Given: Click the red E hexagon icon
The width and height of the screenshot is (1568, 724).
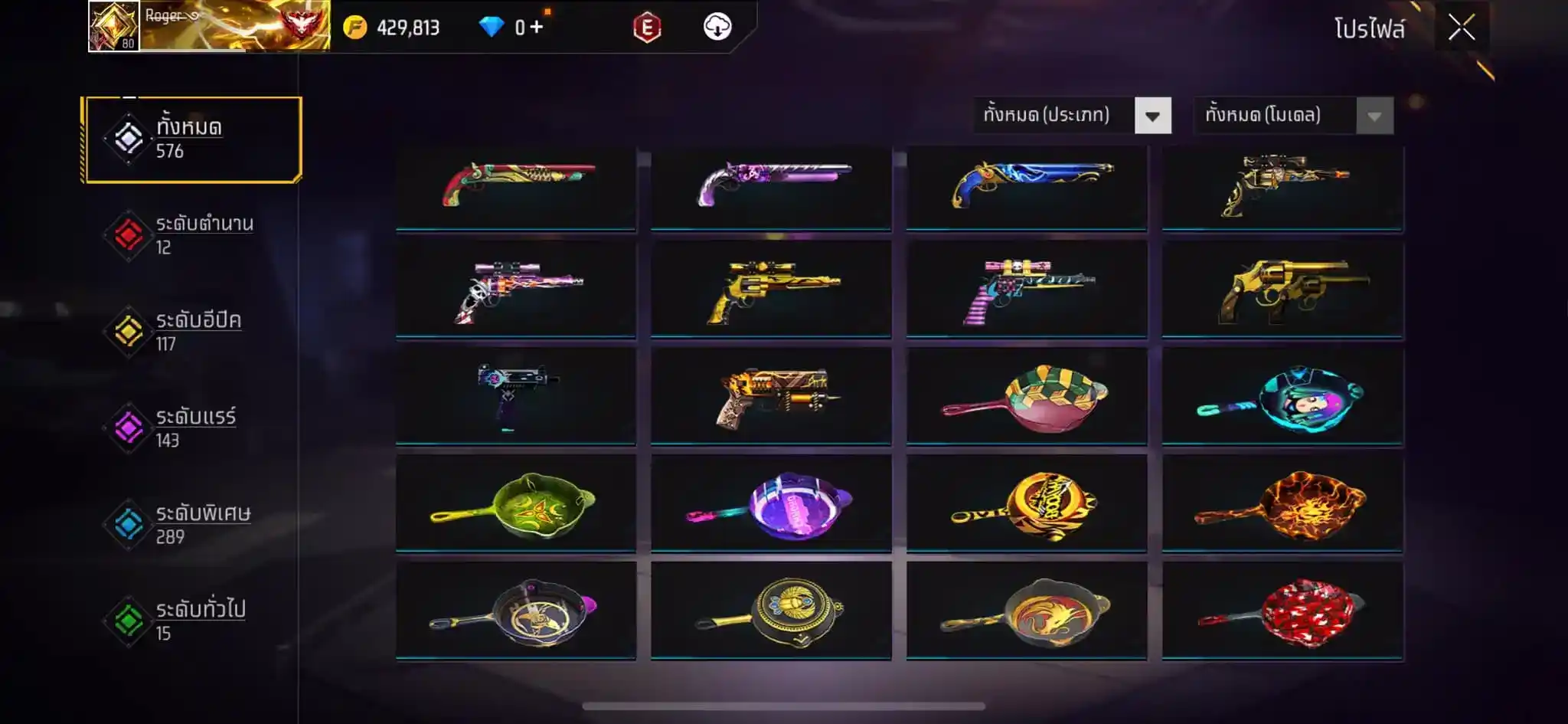Looking at the screenshot, I should 647,28.
